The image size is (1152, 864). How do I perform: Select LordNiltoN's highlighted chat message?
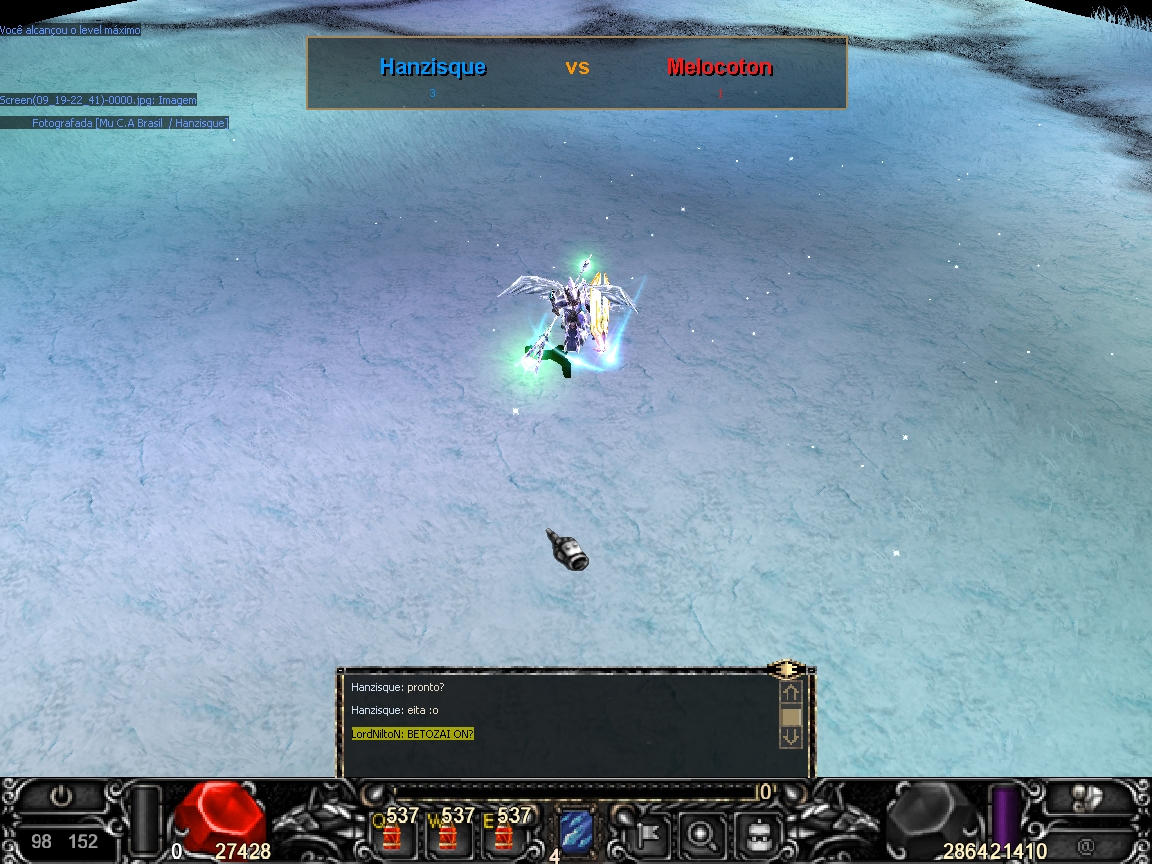point(413,734)
